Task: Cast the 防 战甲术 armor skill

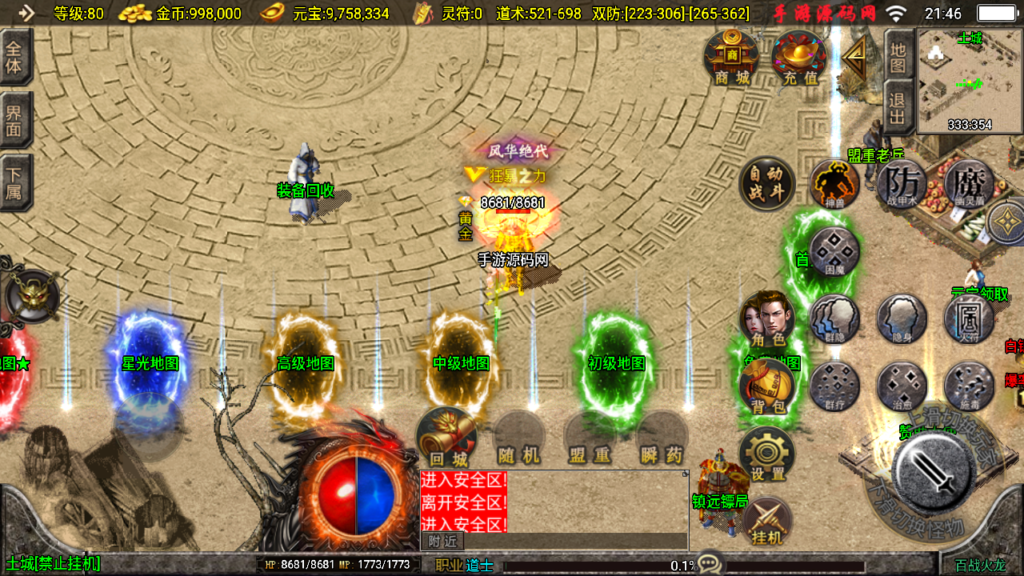Action: point(902,183)
